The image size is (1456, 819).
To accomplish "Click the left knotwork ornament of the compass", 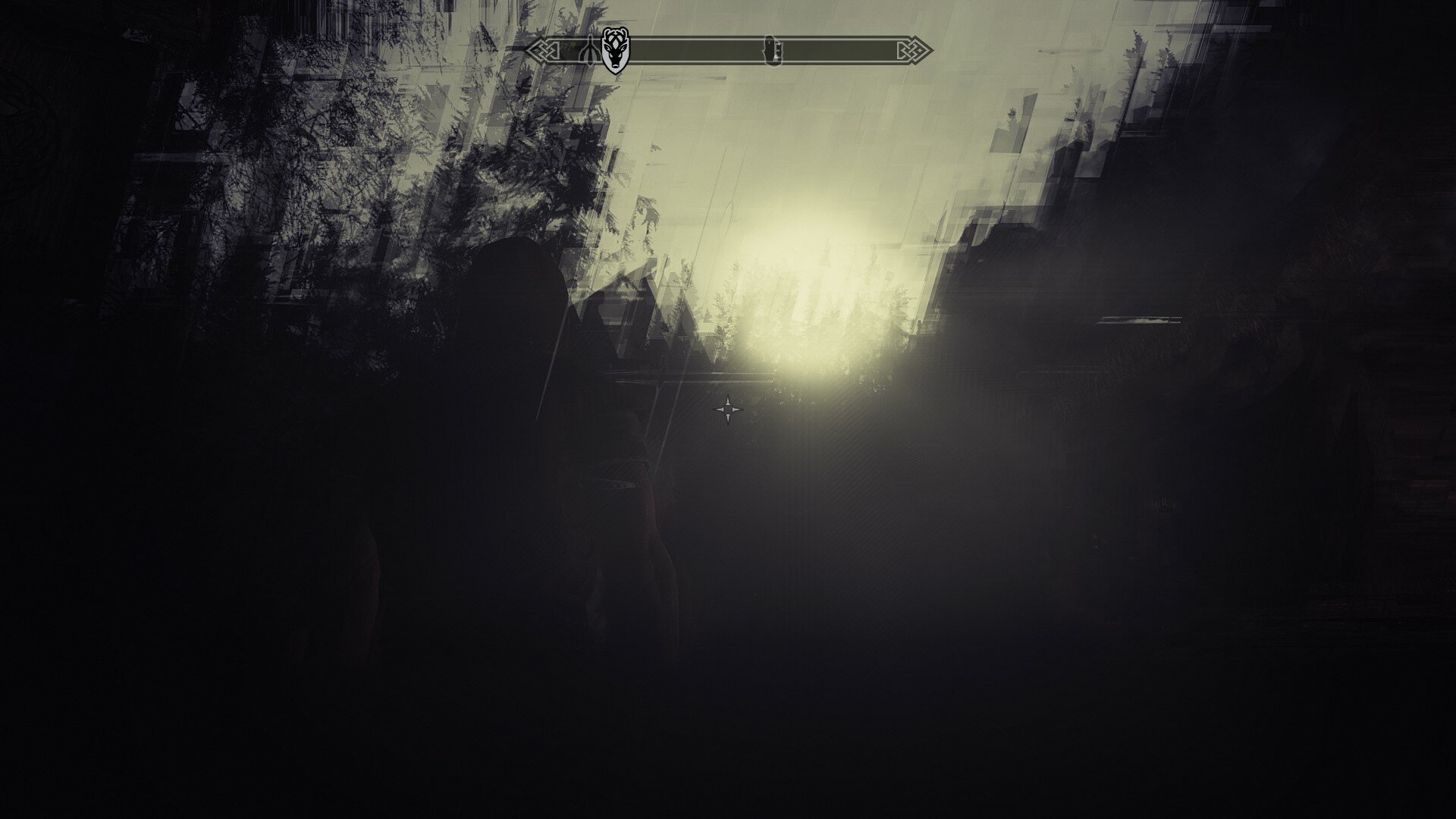I will tap(545, 49).
